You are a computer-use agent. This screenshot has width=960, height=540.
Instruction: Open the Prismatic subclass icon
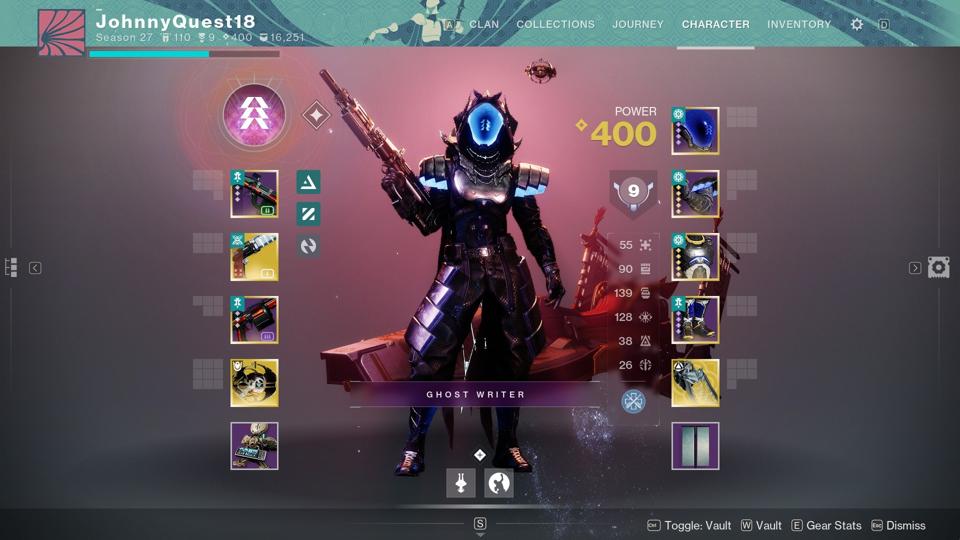tap(254, 115)
